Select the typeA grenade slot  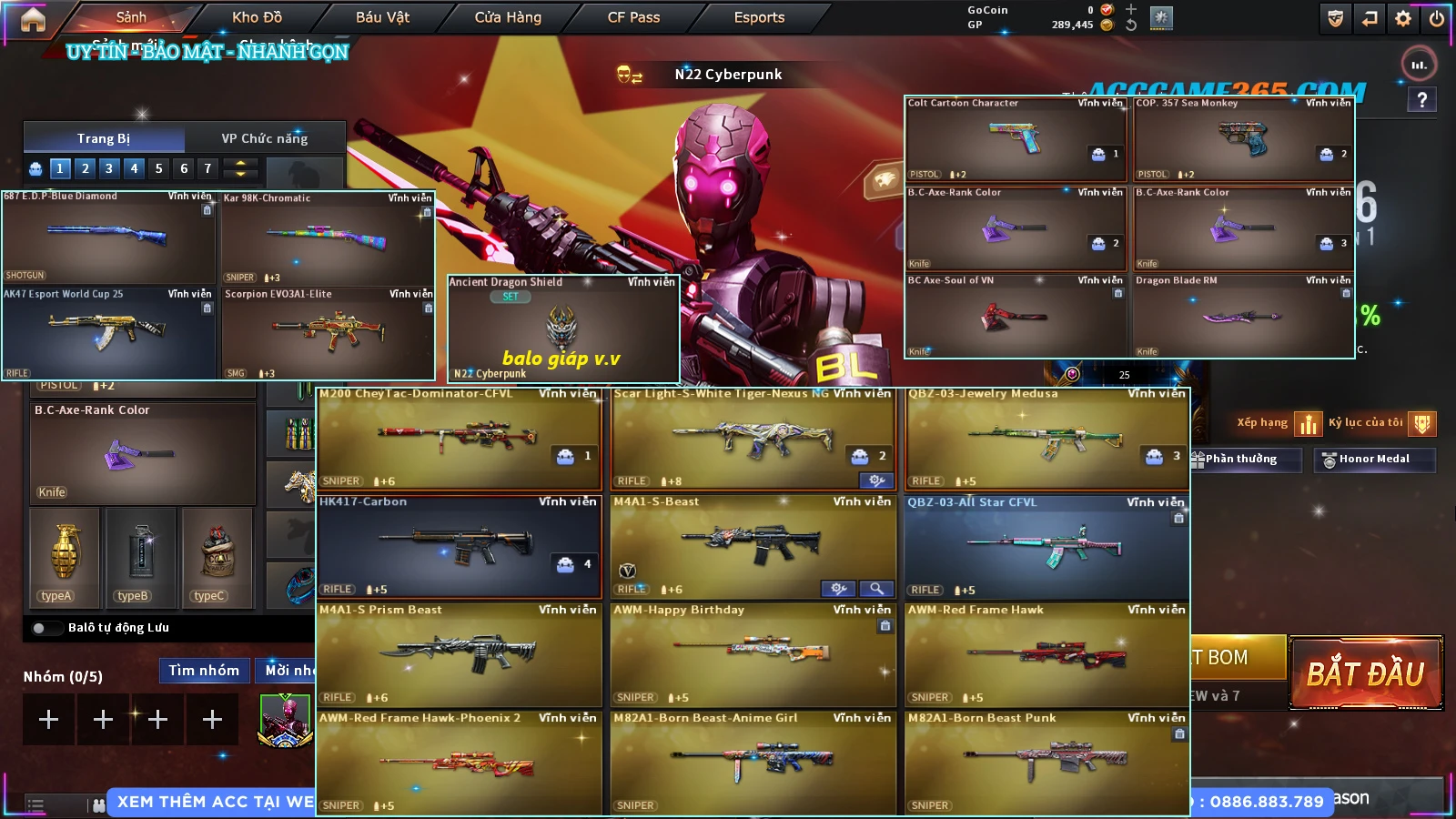tap(65, 557)
